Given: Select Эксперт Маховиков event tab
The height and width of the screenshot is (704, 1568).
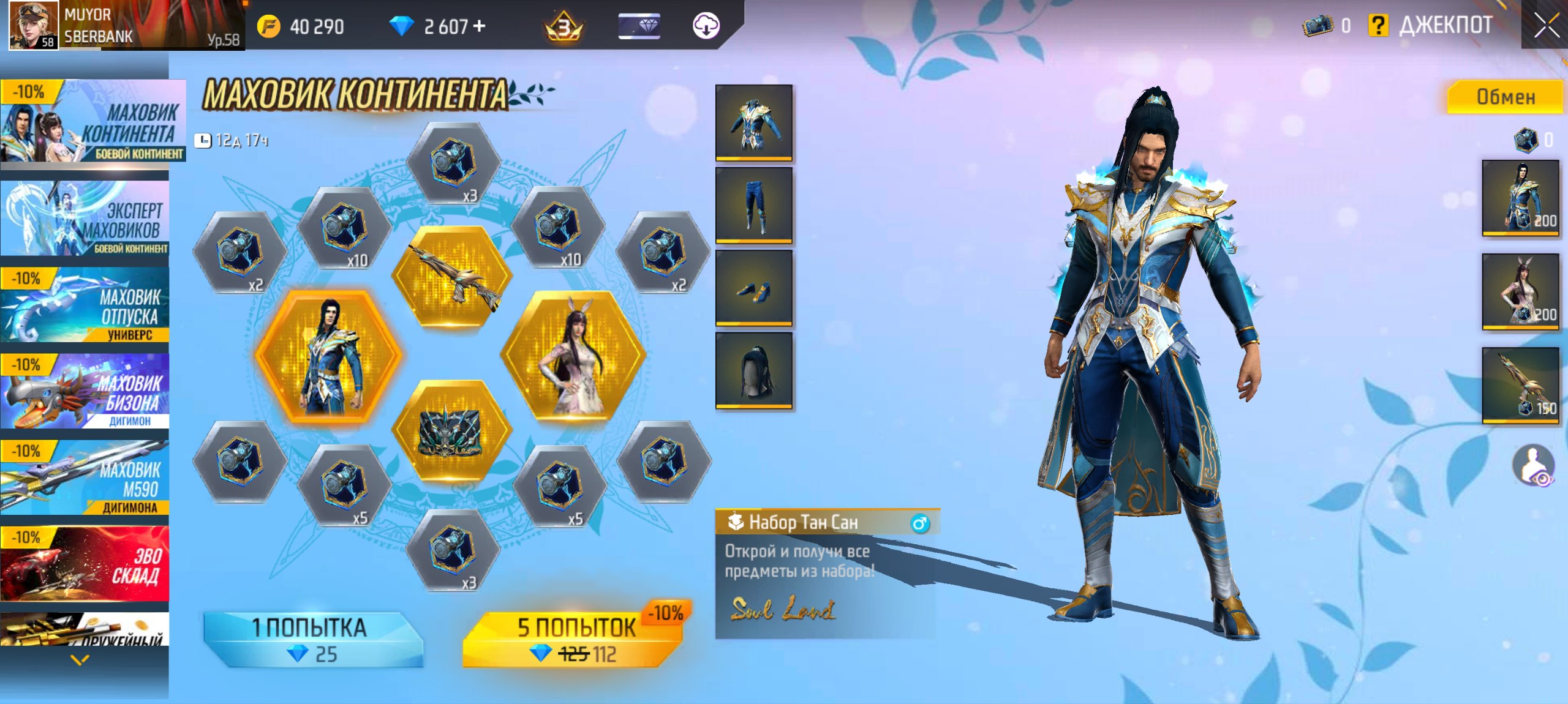Looking at the screenshot, I should [86, 219].
